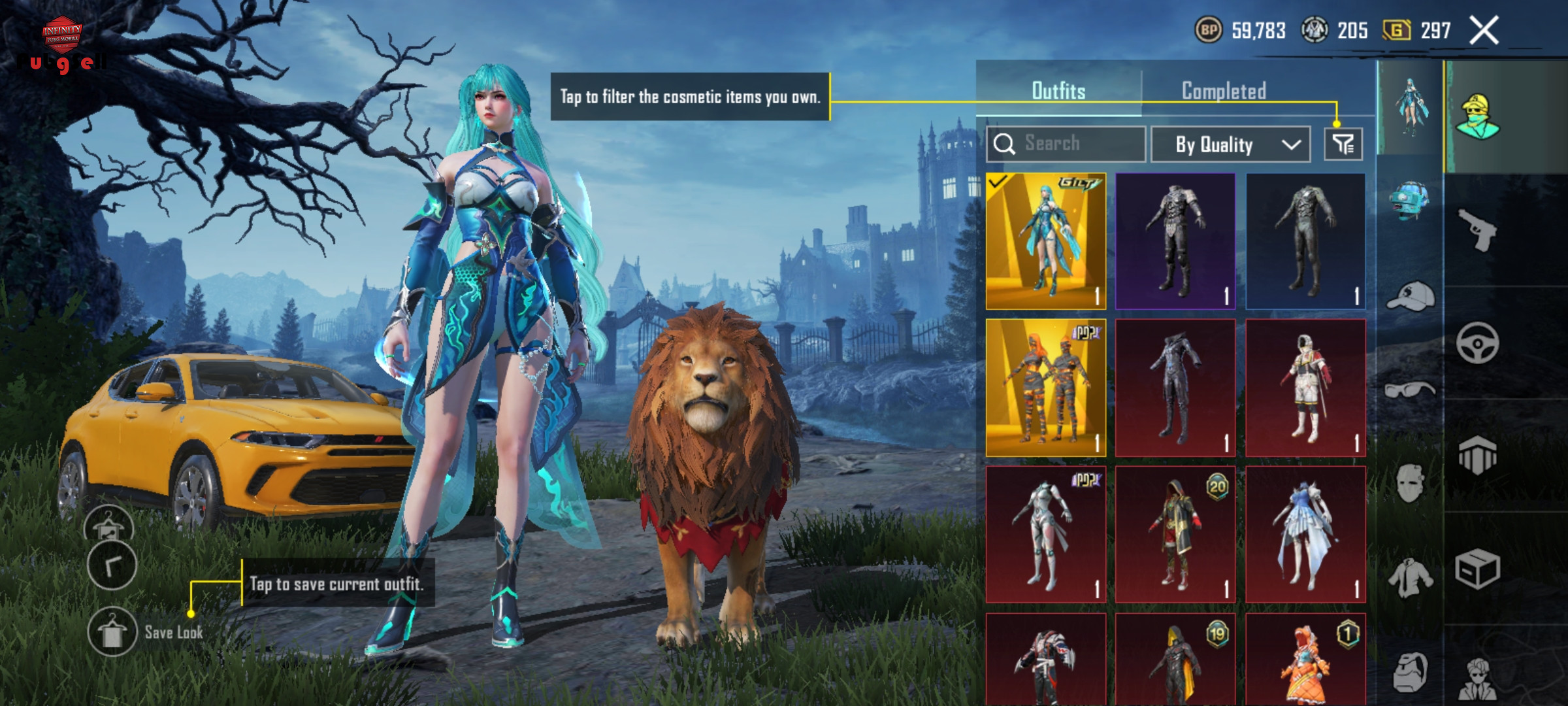1568x706 pixels.
Task: Pick the red hooded outfit marked 20
Action: (1175, 534)
